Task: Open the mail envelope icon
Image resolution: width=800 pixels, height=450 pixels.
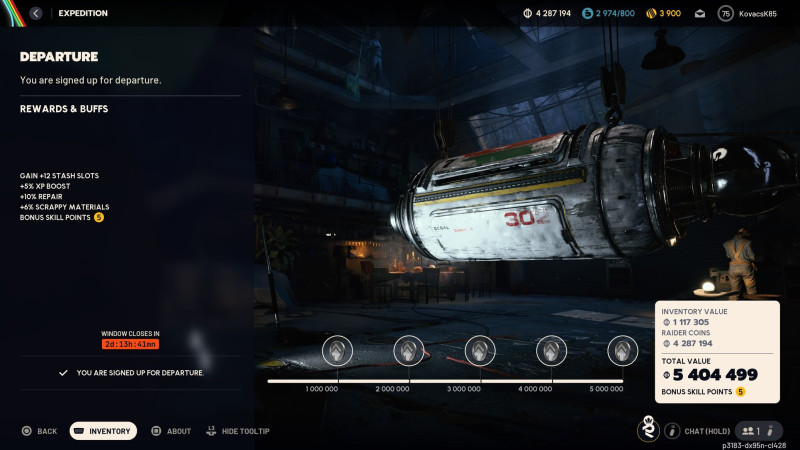Action: click(x=700, y=14)
